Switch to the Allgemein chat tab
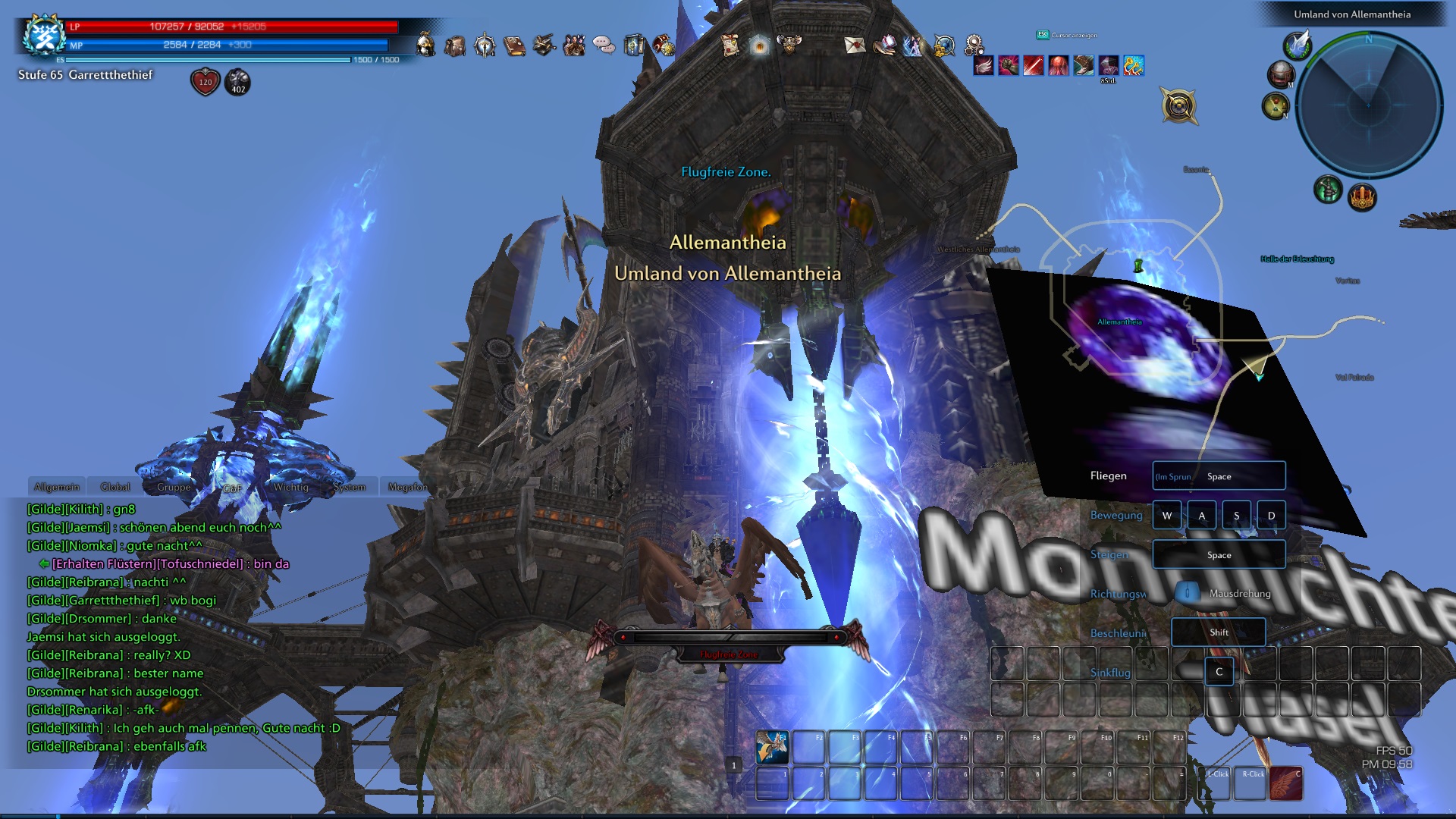The height and width of the screenshot is (819, 1456). click(x=57, y=487)
